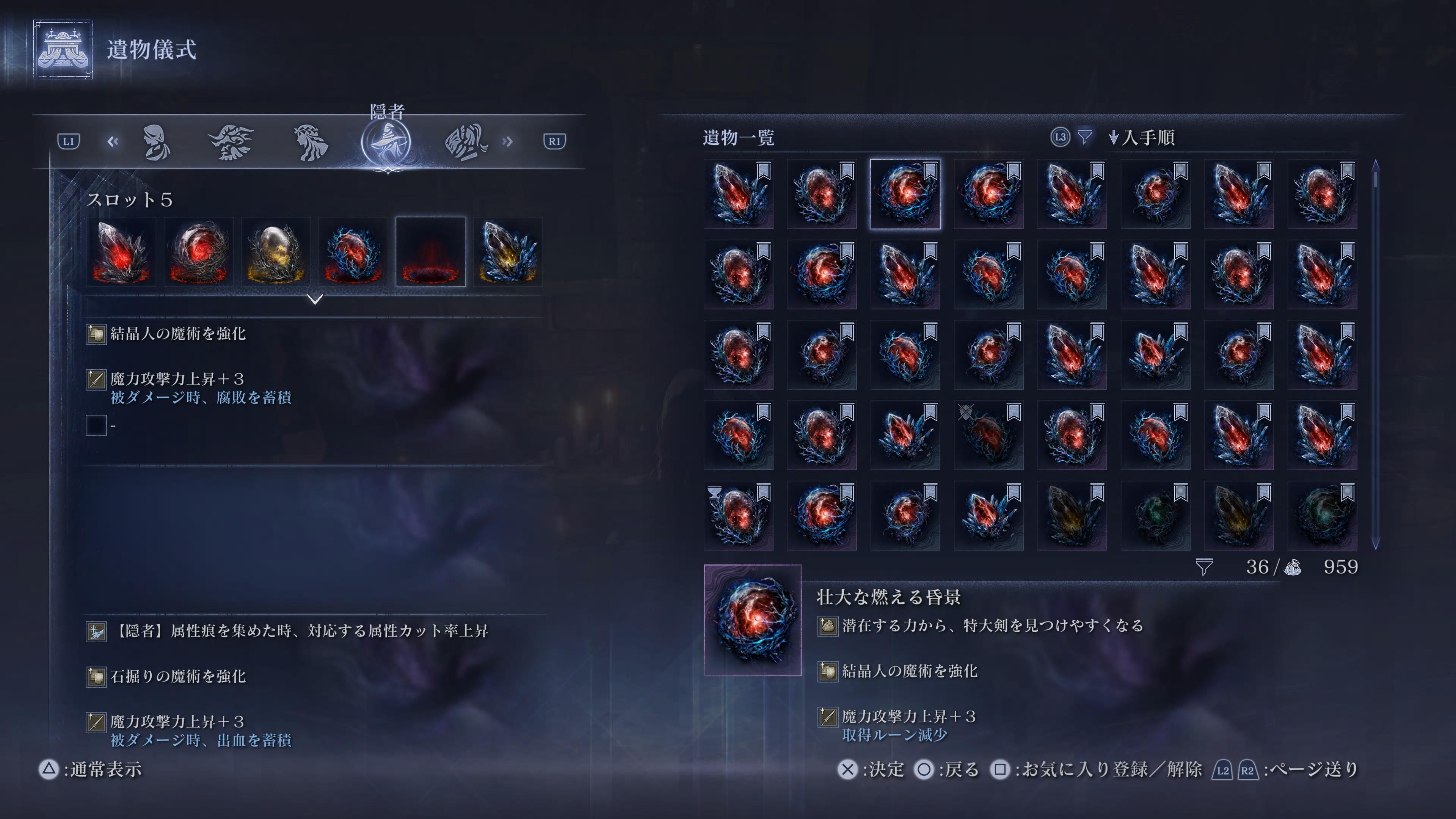Click the right double-chevron character arrow
Image resolution: width=1456 pixels, height=819 pixels.
(507, 141)
